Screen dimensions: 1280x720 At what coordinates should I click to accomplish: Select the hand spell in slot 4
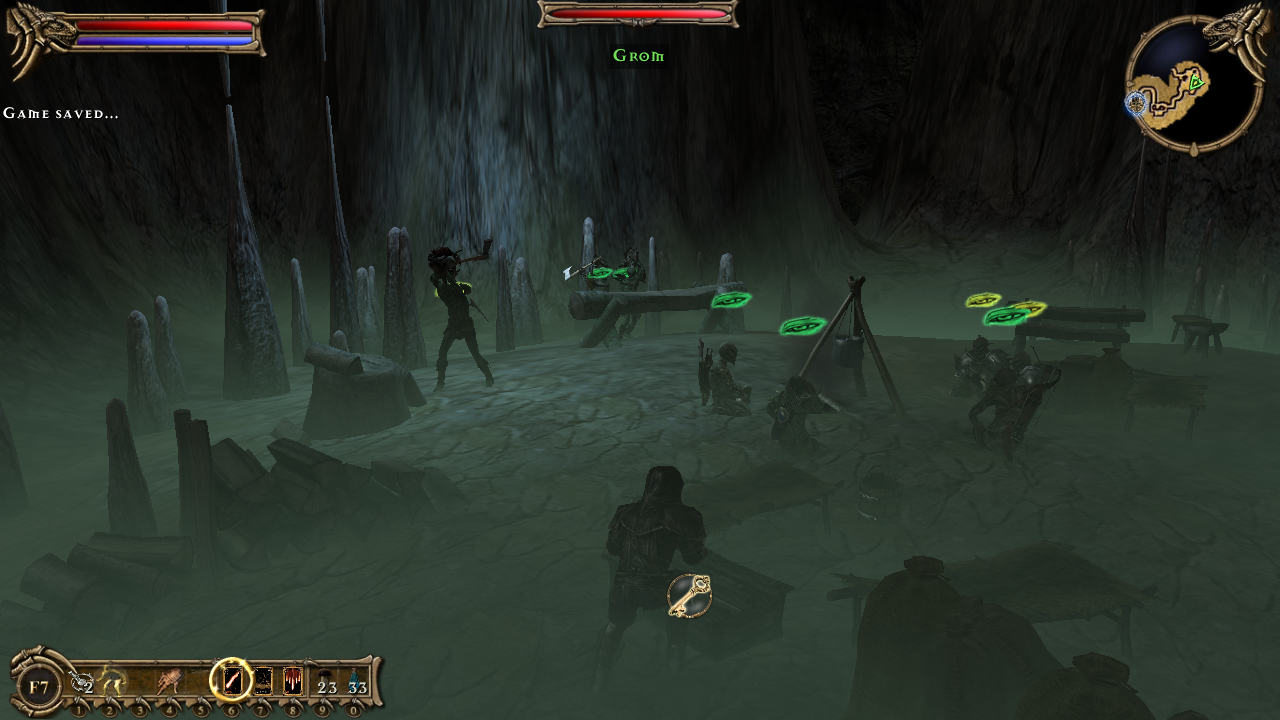(x=170, y=683)
